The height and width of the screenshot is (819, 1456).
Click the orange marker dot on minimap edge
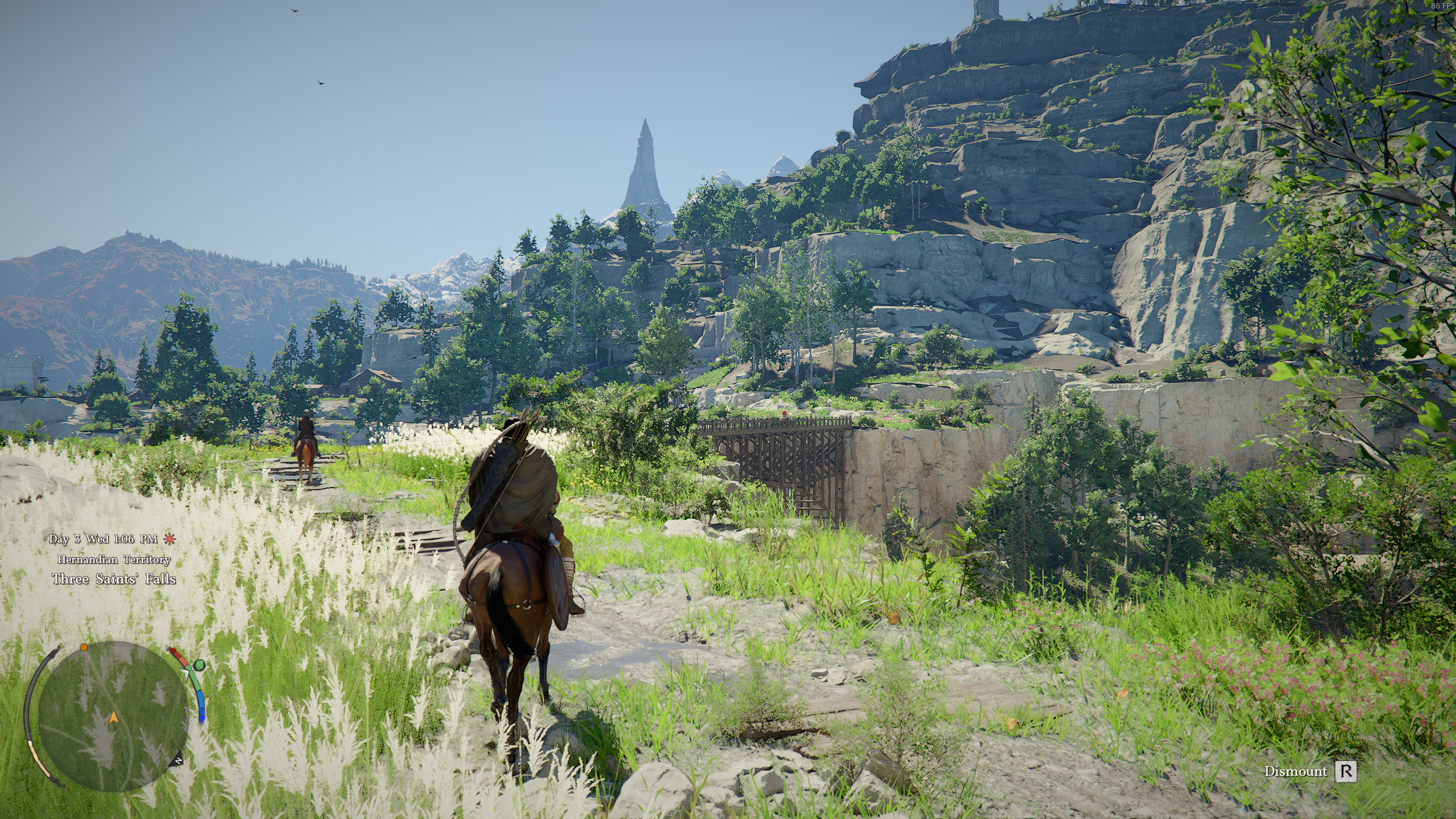(x=84, y=647)
